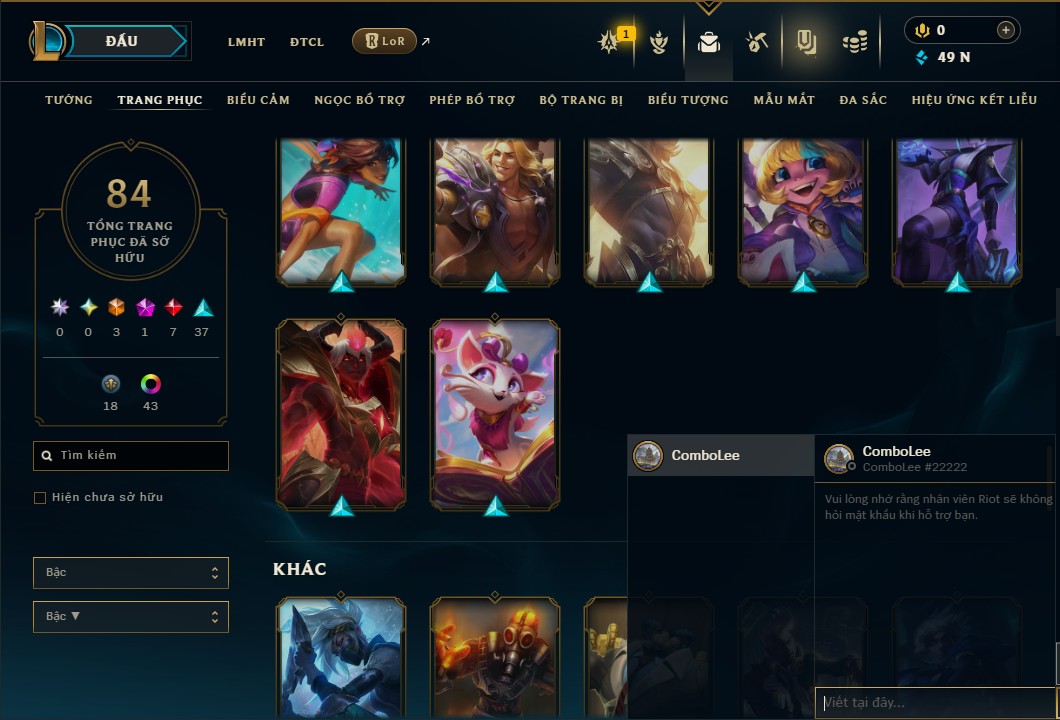Launch the LoR link button

pos(385,41)
